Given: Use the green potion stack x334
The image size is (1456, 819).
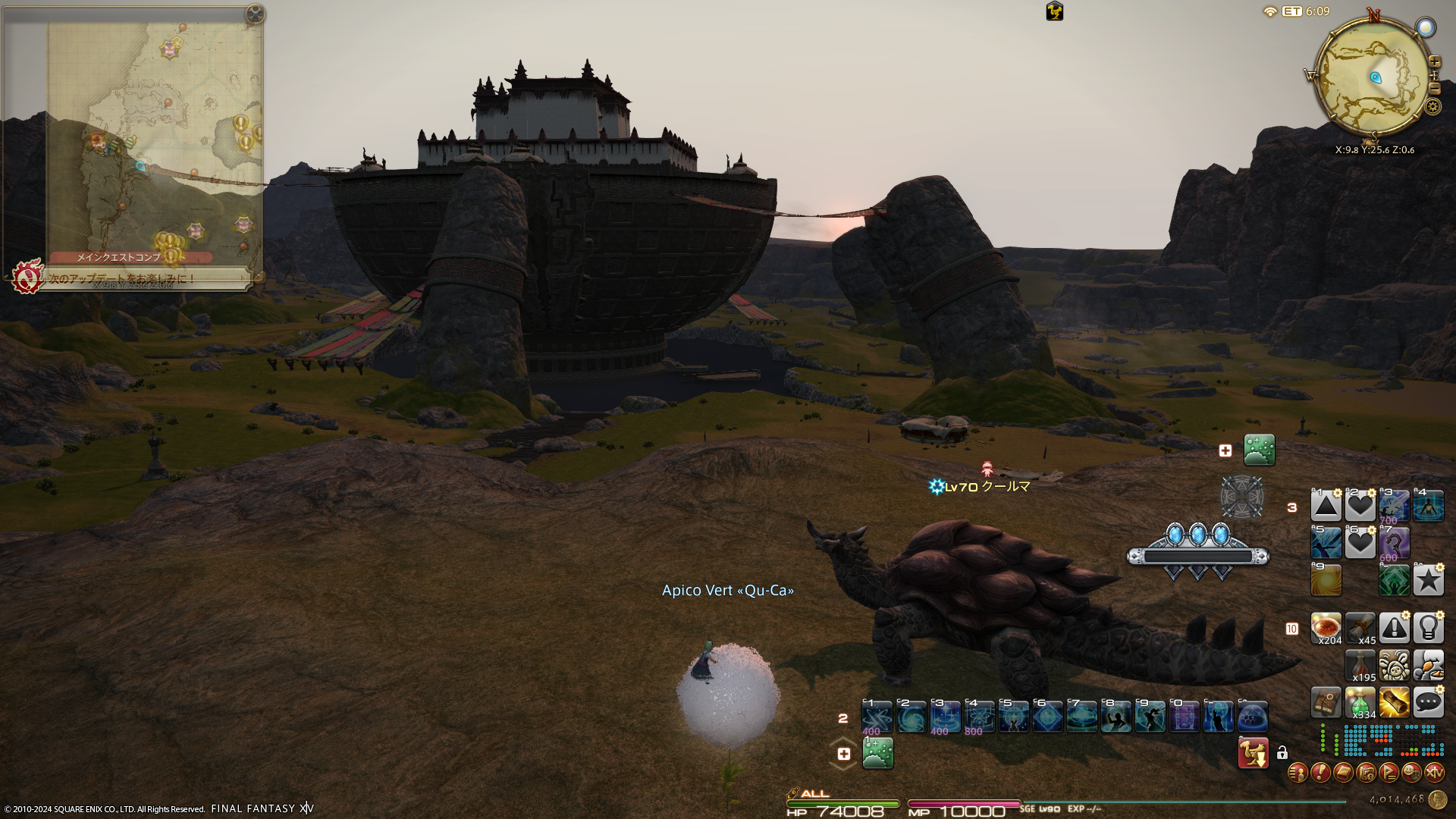Looking at the screenshot, I should coord(1360,702).
